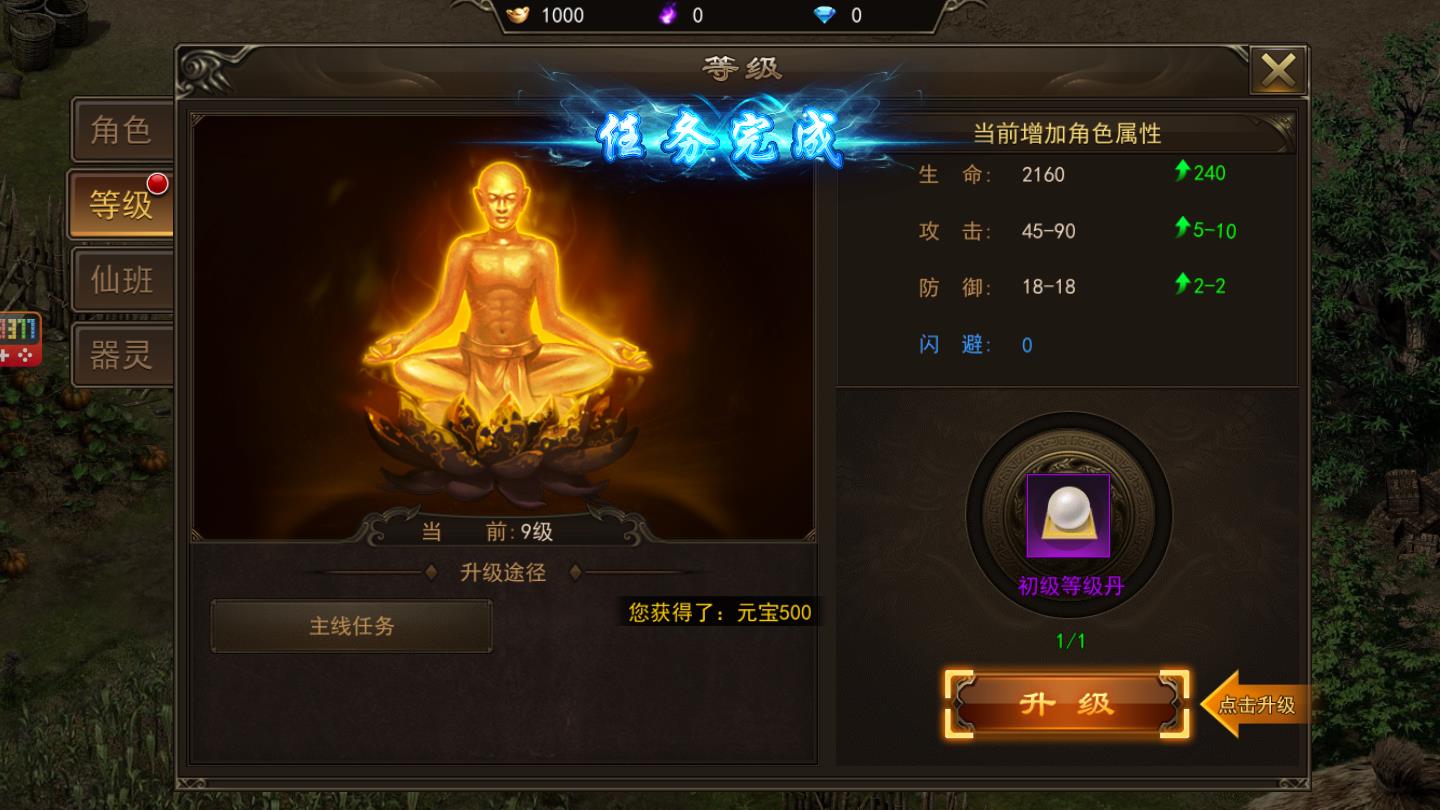
Task: Click the 主线任务 button
Action: click(352, 626)
